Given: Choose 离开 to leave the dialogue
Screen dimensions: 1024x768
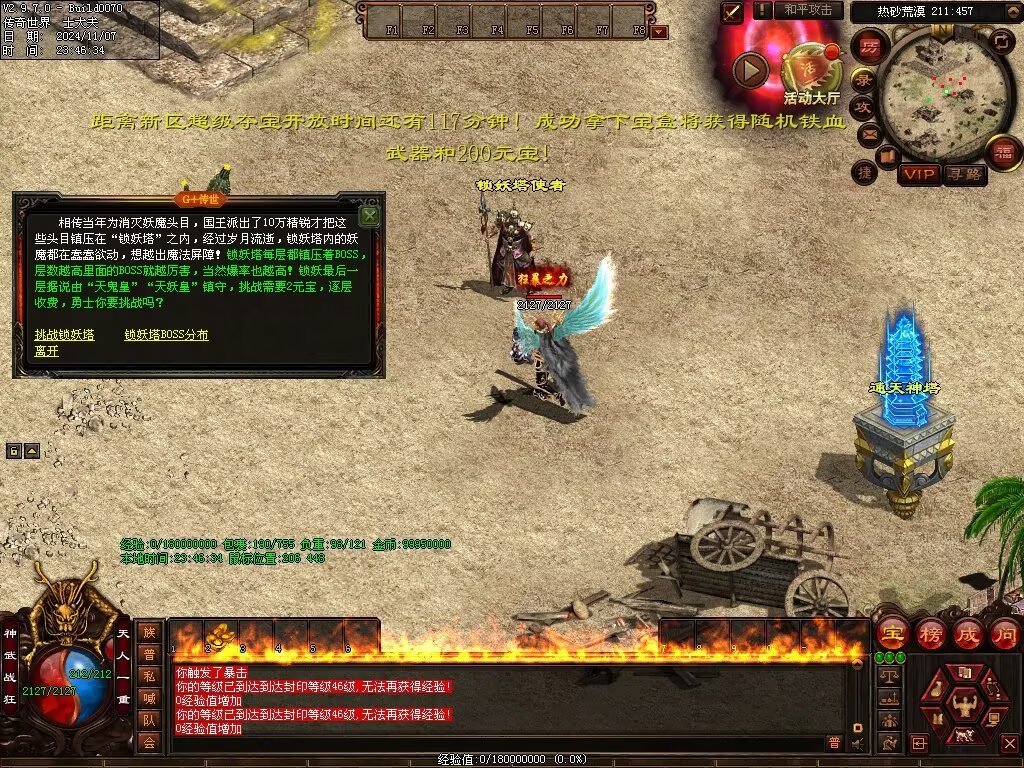Looking at the screenshot, I should (46, 351).
